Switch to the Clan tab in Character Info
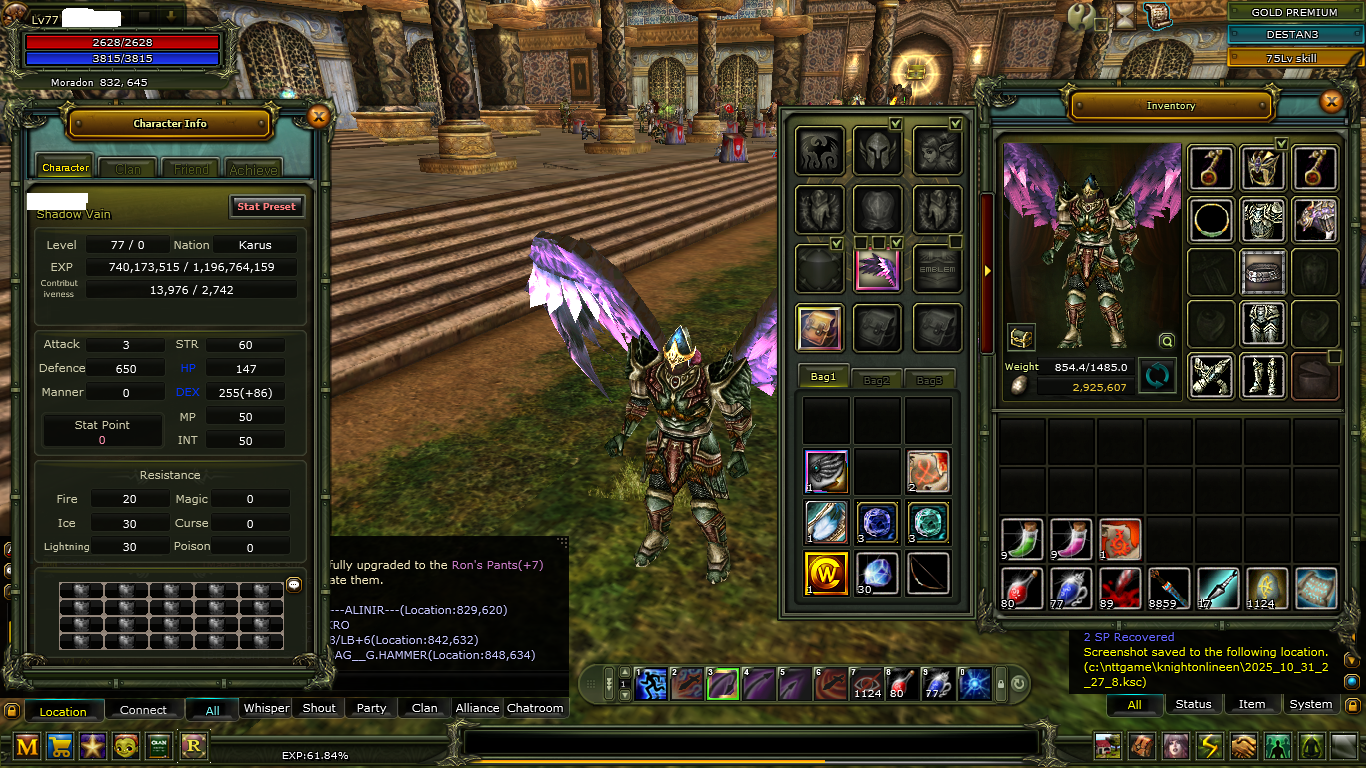This screenshot has height=768, width=1366. [128, 169]
